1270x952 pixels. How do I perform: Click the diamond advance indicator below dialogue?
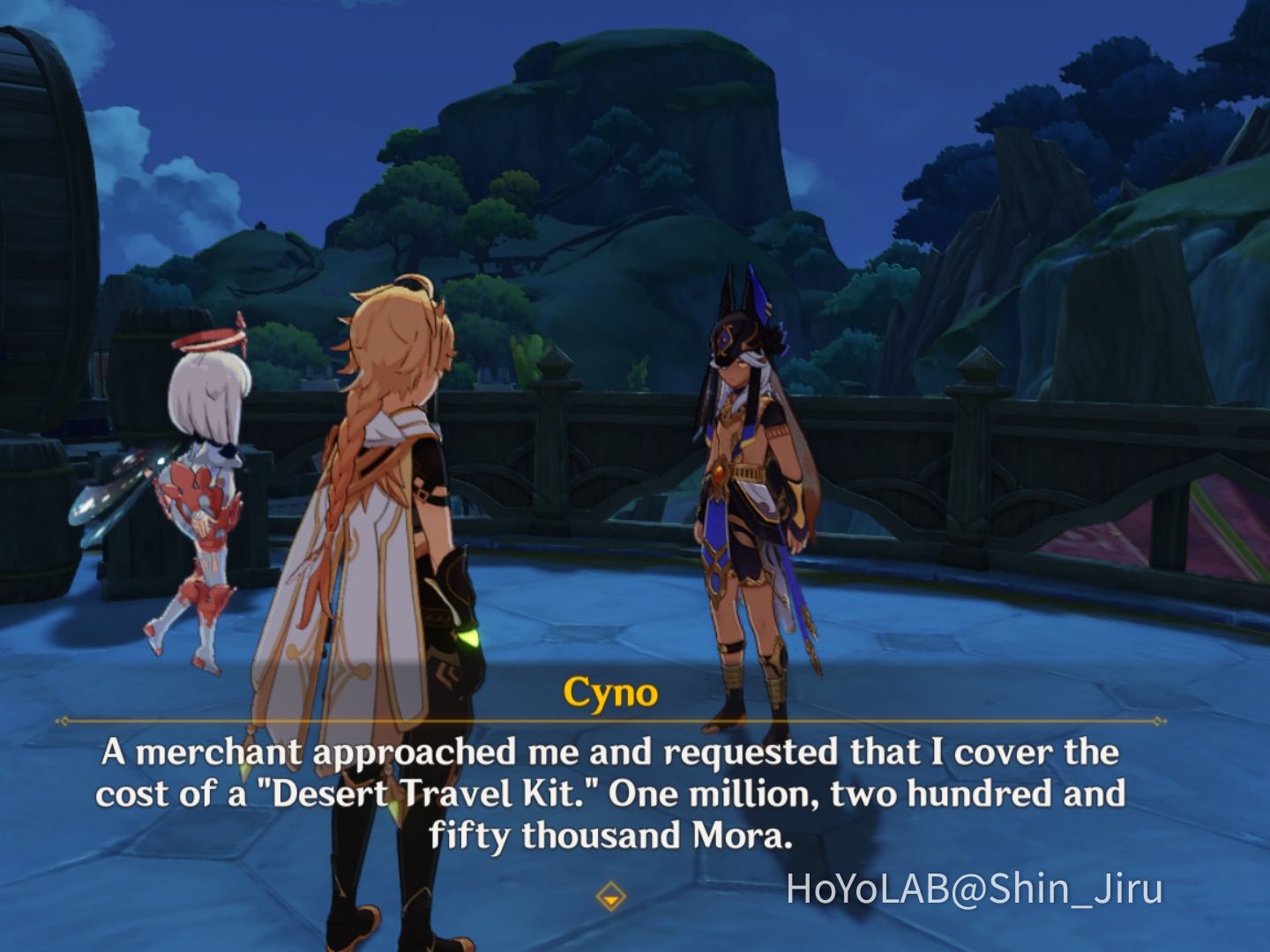click(612, 898)
